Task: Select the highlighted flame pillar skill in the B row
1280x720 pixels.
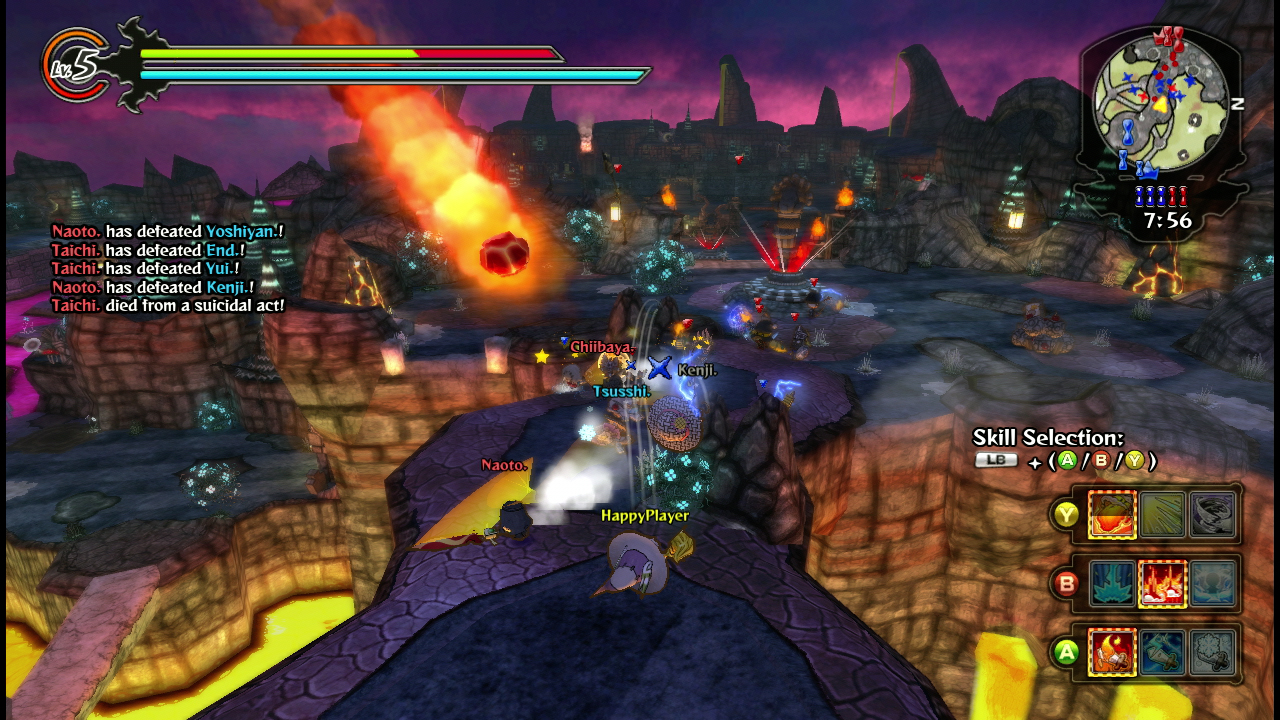Action: (x=1163, y=583)
